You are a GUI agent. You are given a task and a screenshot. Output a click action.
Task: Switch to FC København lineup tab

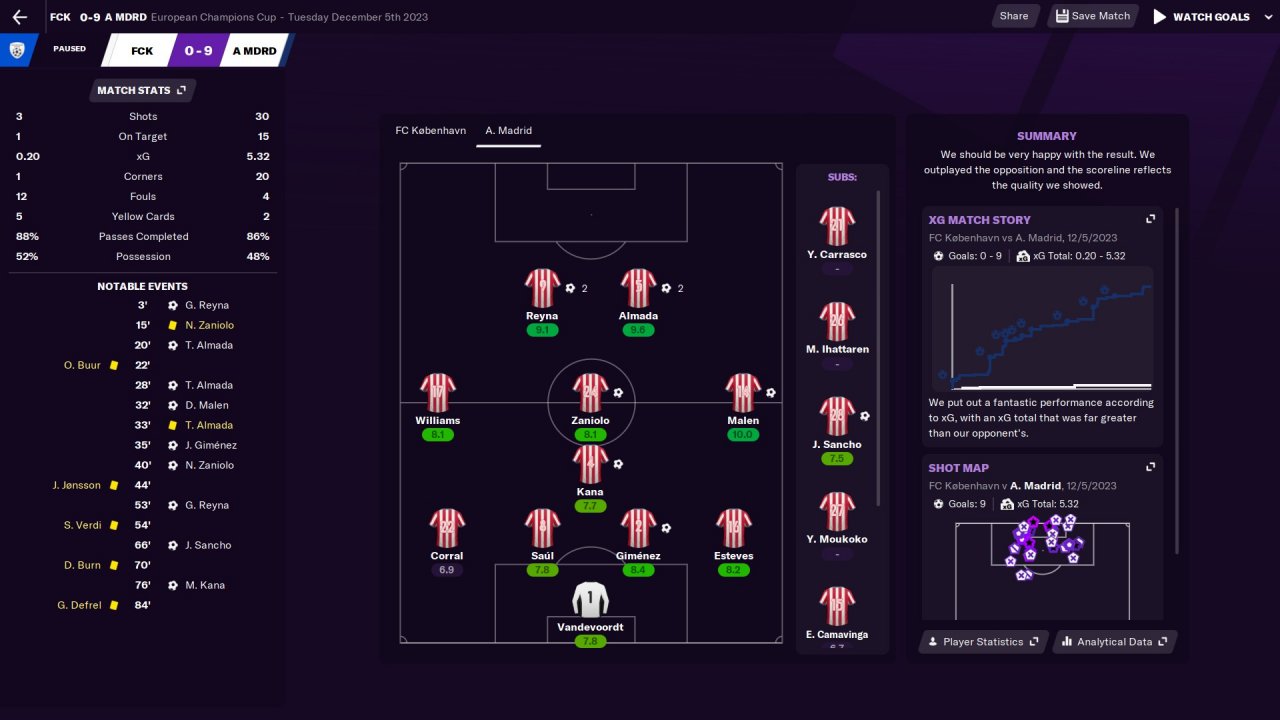click(430, 130)
